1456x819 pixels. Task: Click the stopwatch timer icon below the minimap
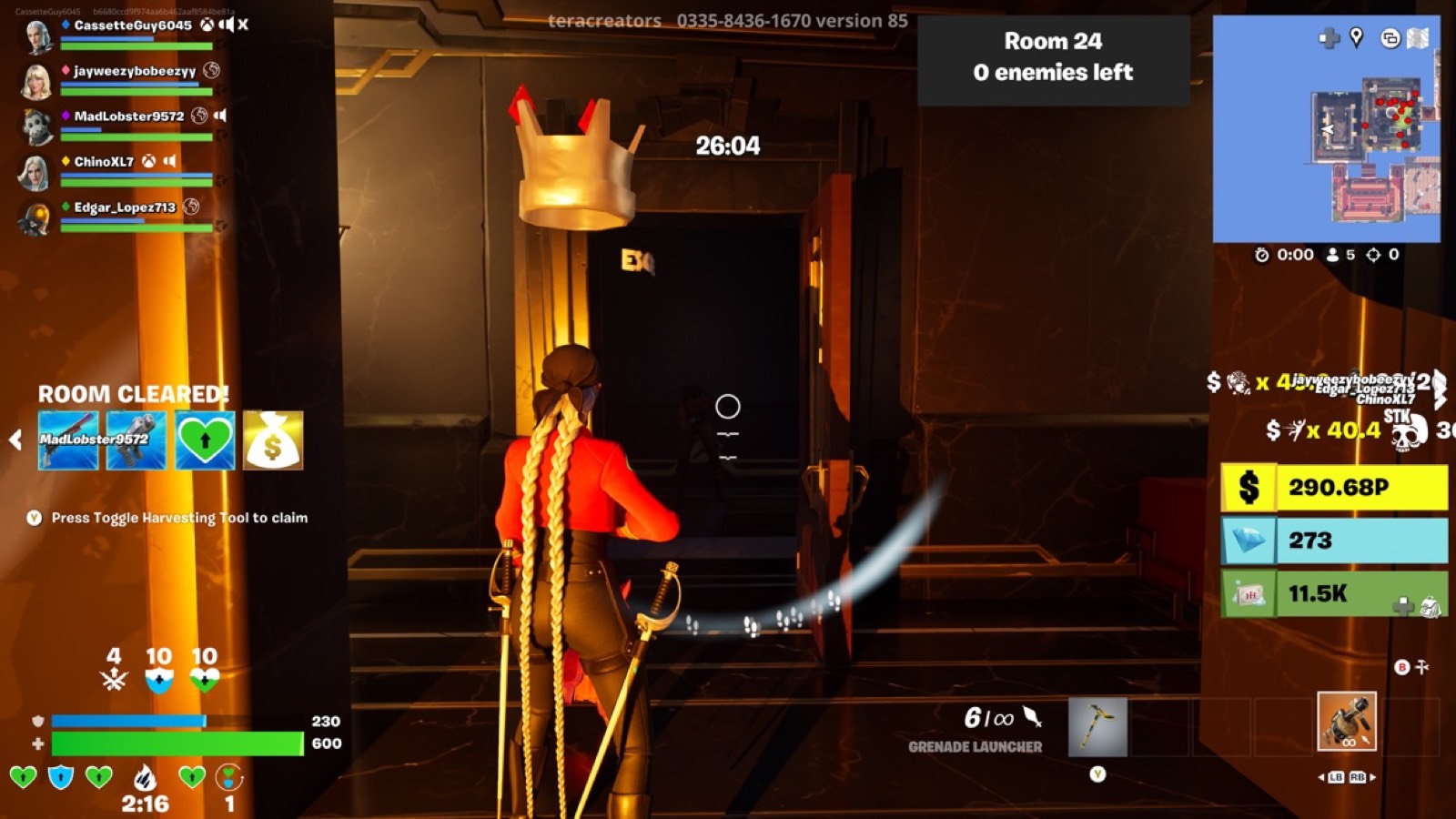click(x=1263, y=254)
